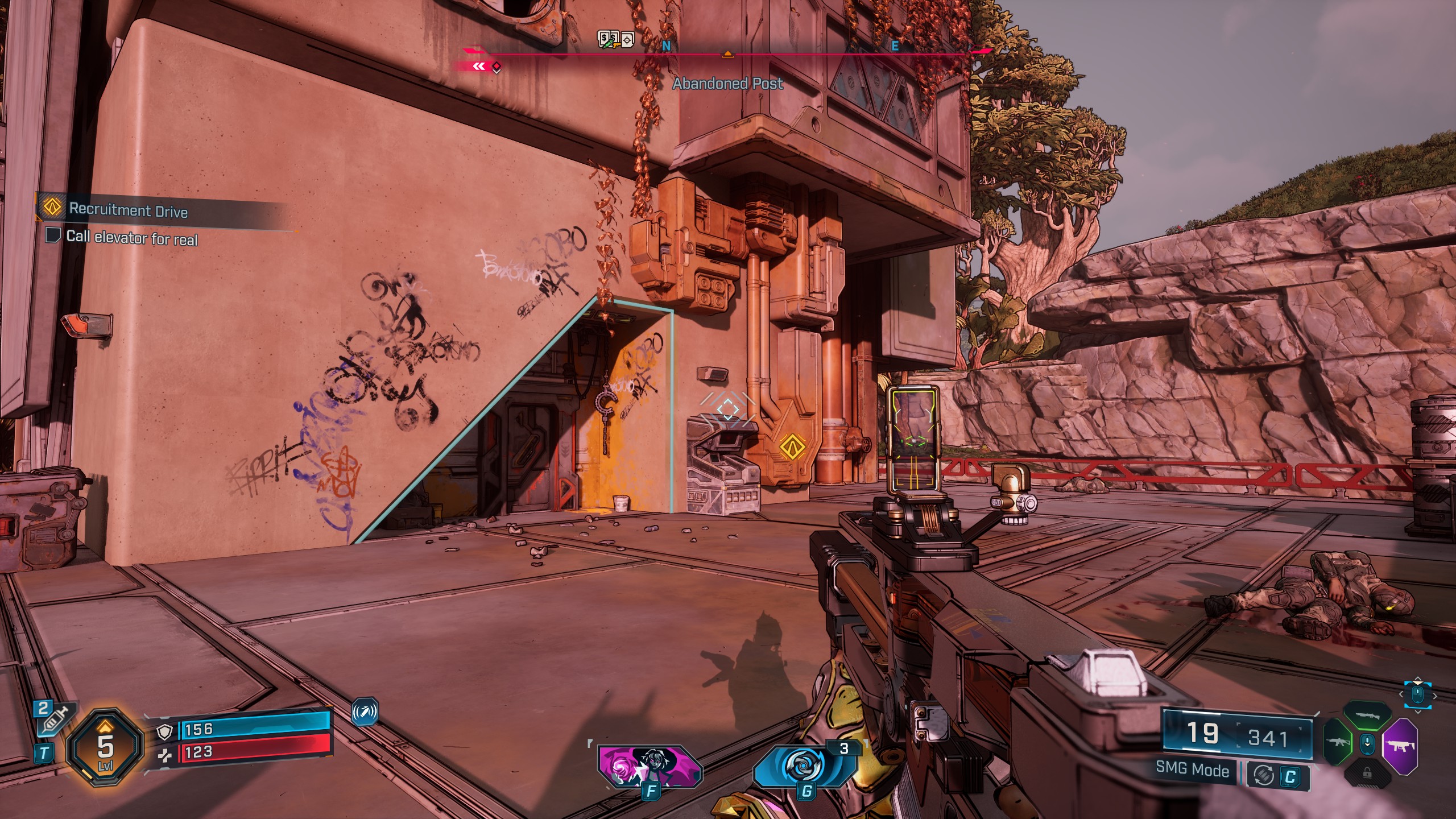The image size is (1456, 819).
Task: Select the shotgun slot on the weapon wheel
Action: [1366, 716]
